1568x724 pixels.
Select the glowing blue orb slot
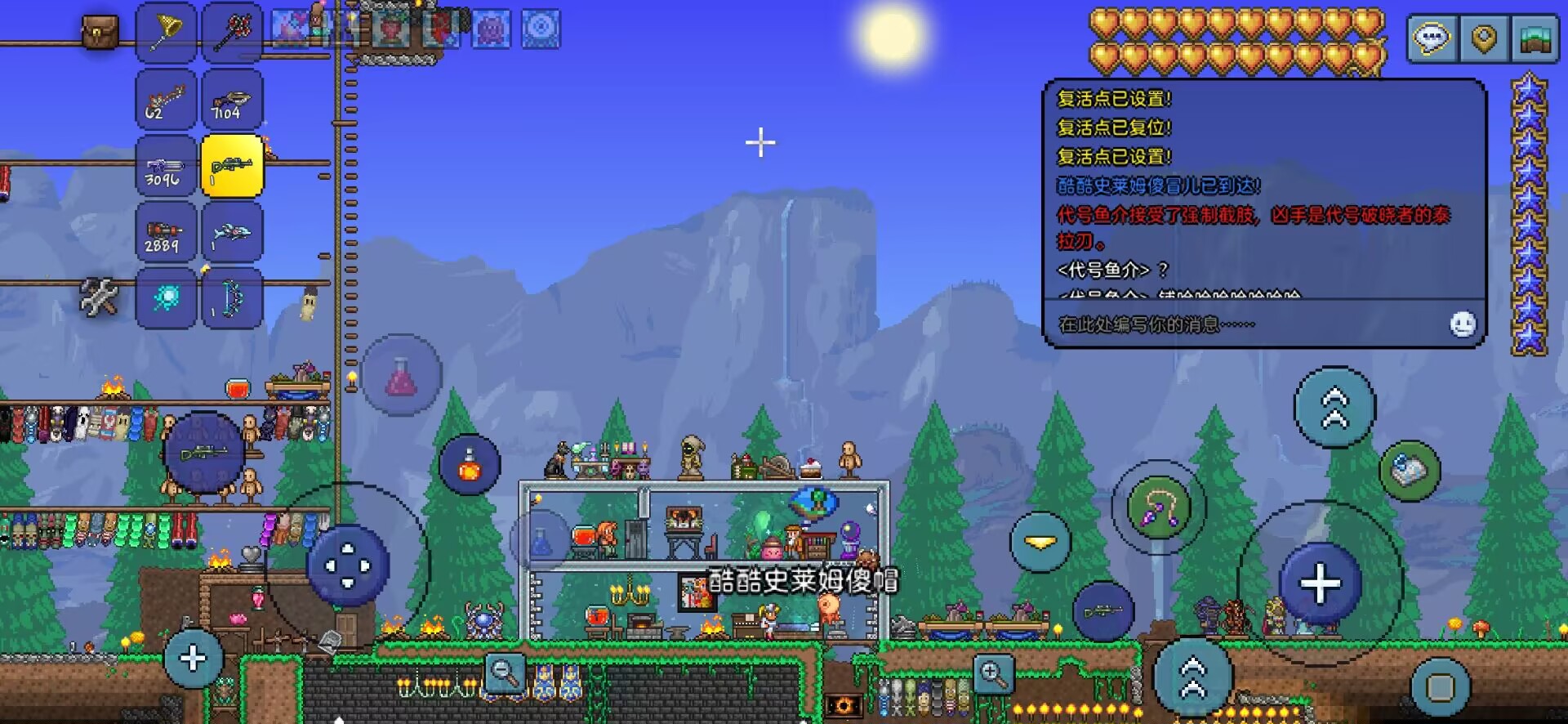(166, 299)
